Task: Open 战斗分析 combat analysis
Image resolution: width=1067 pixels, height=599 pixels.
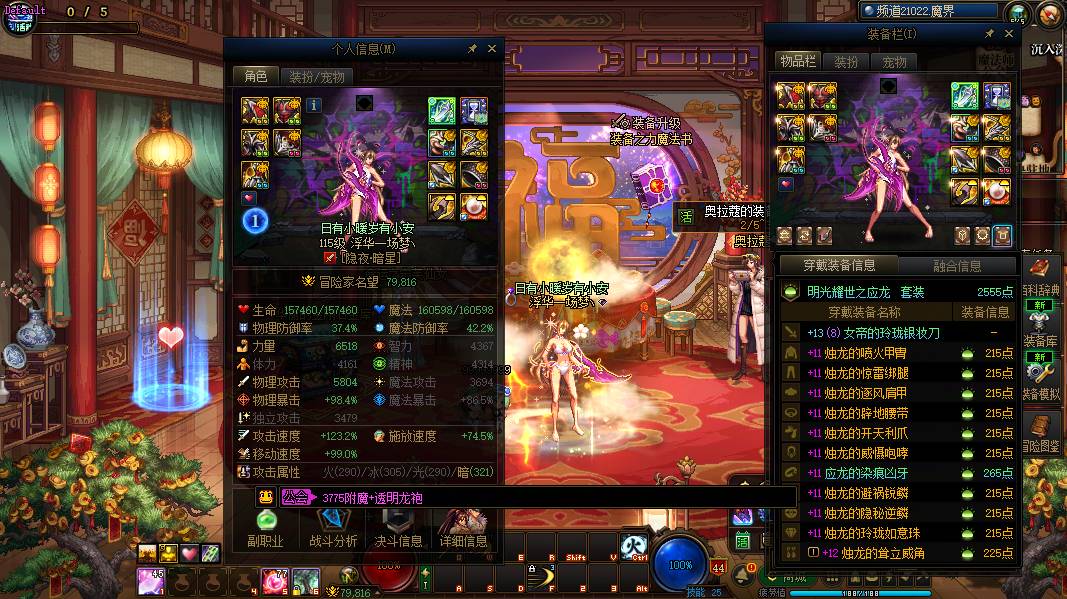Action: [x=333, y=529]
